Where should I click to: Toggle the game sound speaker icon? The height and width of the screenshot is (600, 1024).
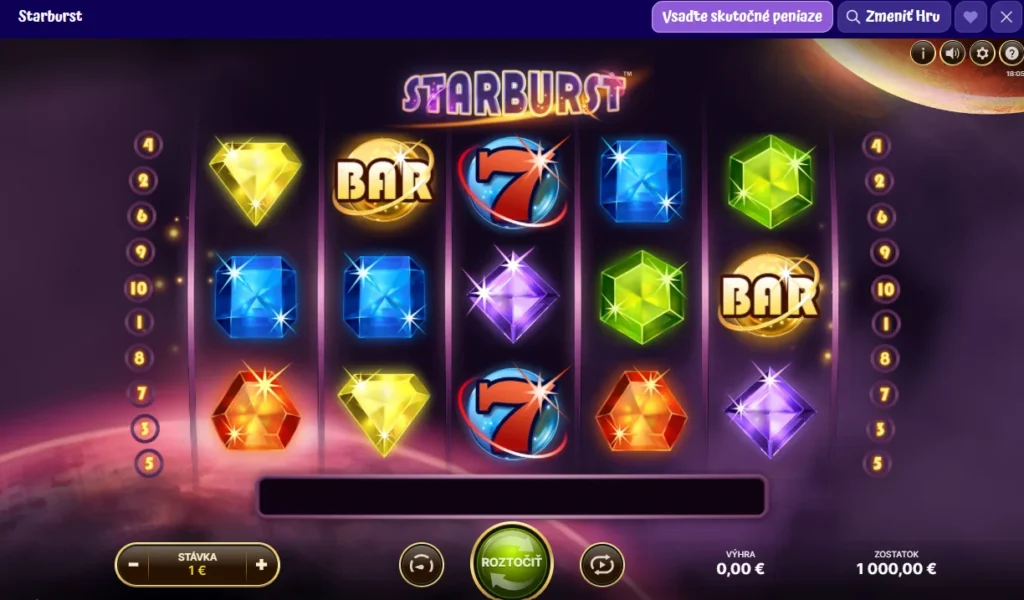pyautogui.click(x=952, y=53)
